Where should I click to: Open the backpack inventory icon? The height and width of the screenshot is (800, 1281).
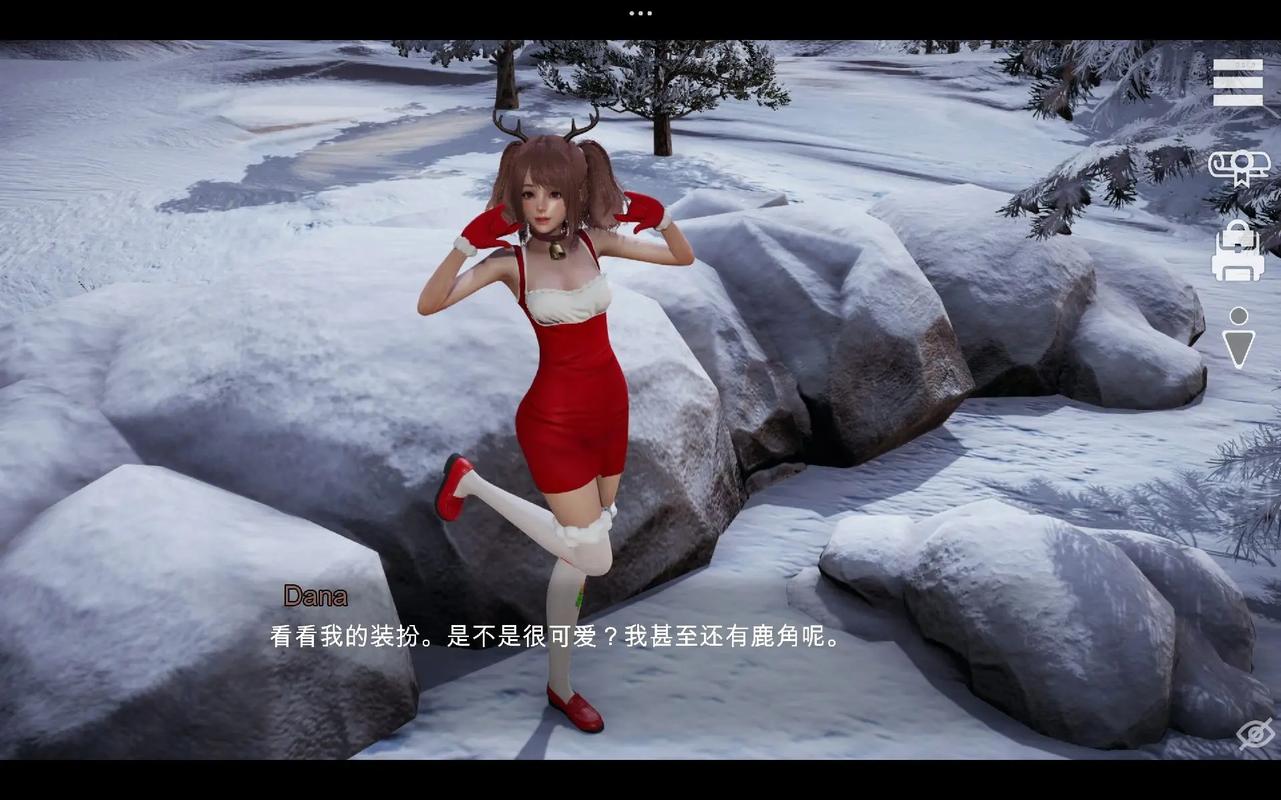(x=1238, y=252)
